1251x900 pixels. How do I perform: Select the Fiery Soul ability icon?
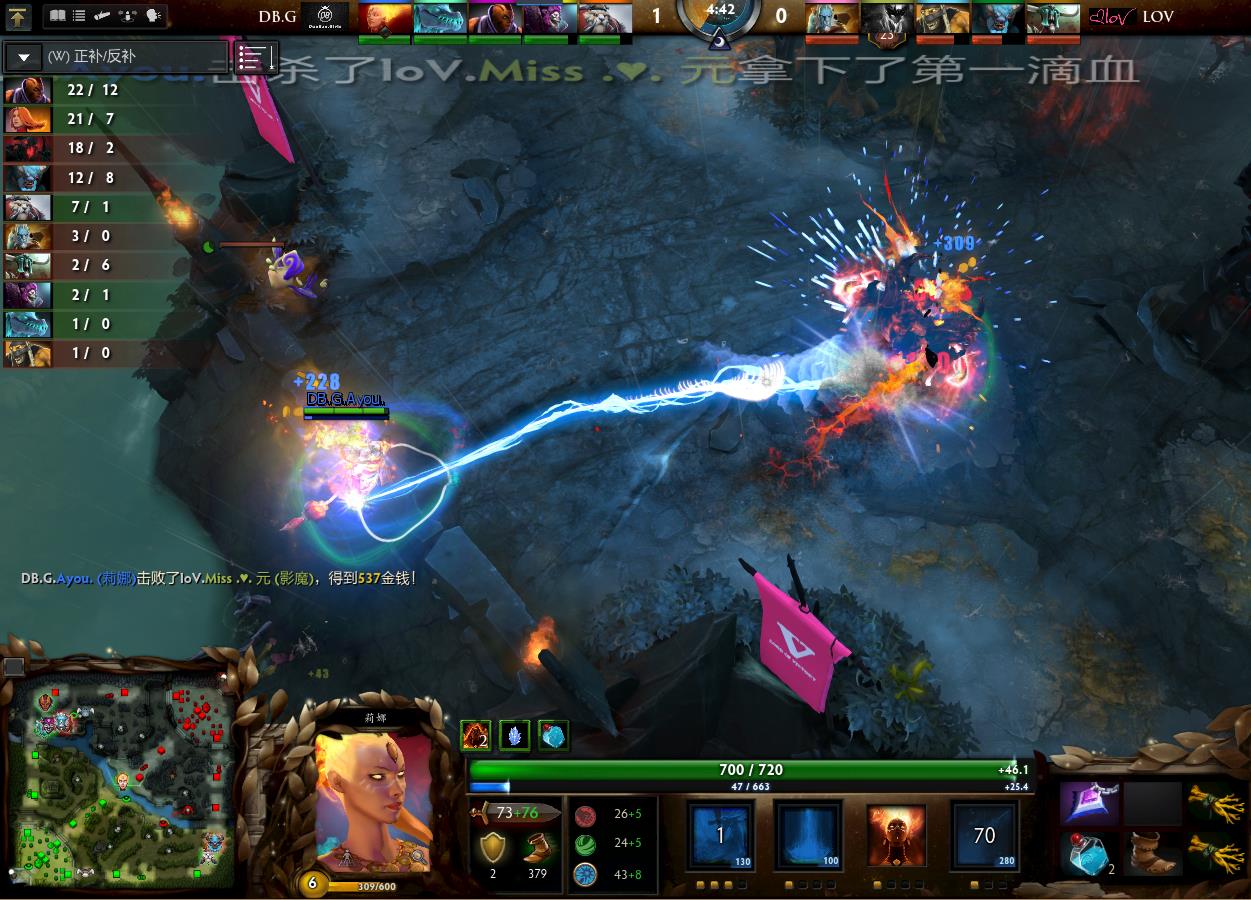pyautogui.click(x=895, y=836)
